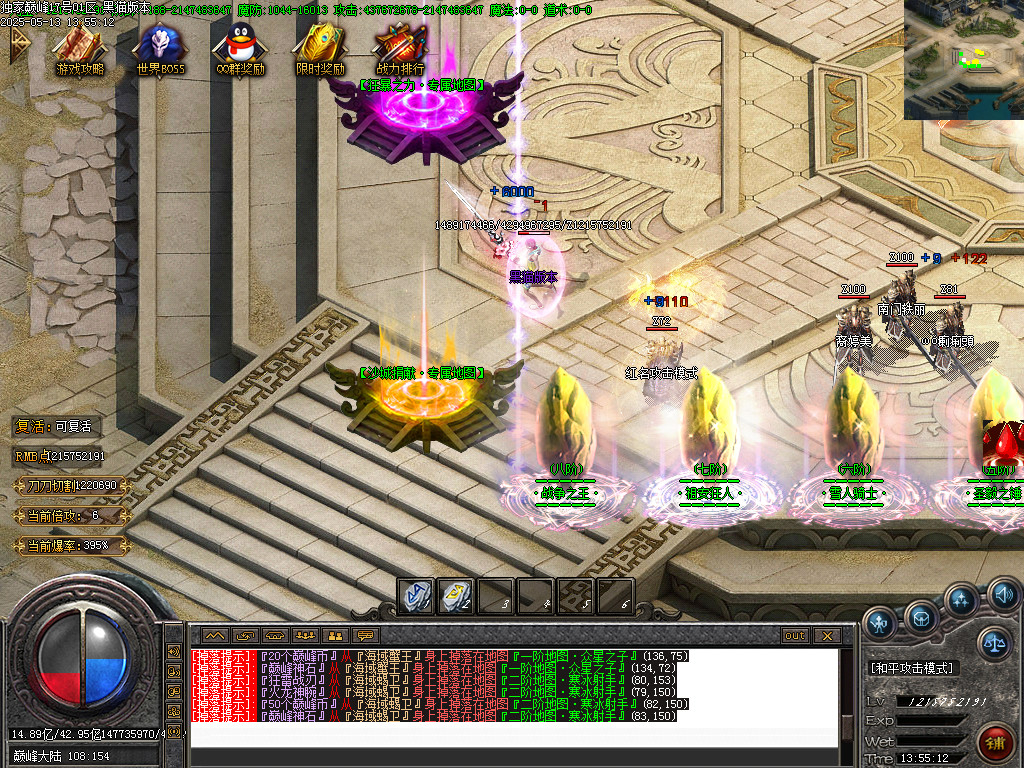The image size is (1024, 768).
Task: Switch the 和平攻击模式 attack mode label
Action: pyautogui.click(x=912, y=668)
